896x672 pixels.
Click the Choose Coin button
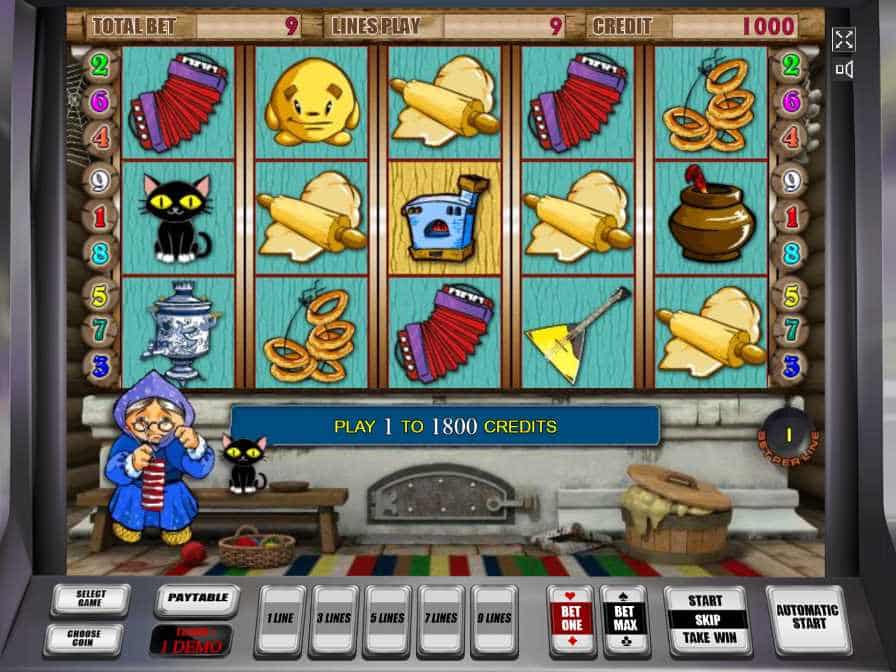click(83, 639)
